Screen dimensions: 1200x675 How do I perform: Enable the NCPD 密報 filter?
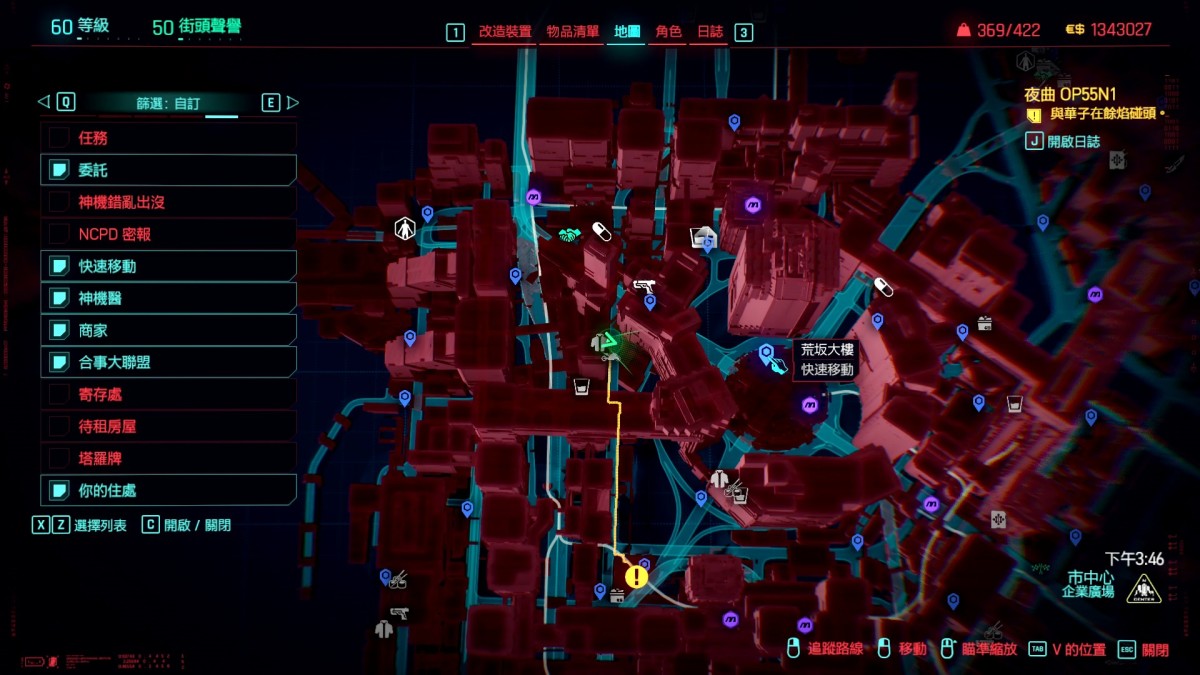59,234
